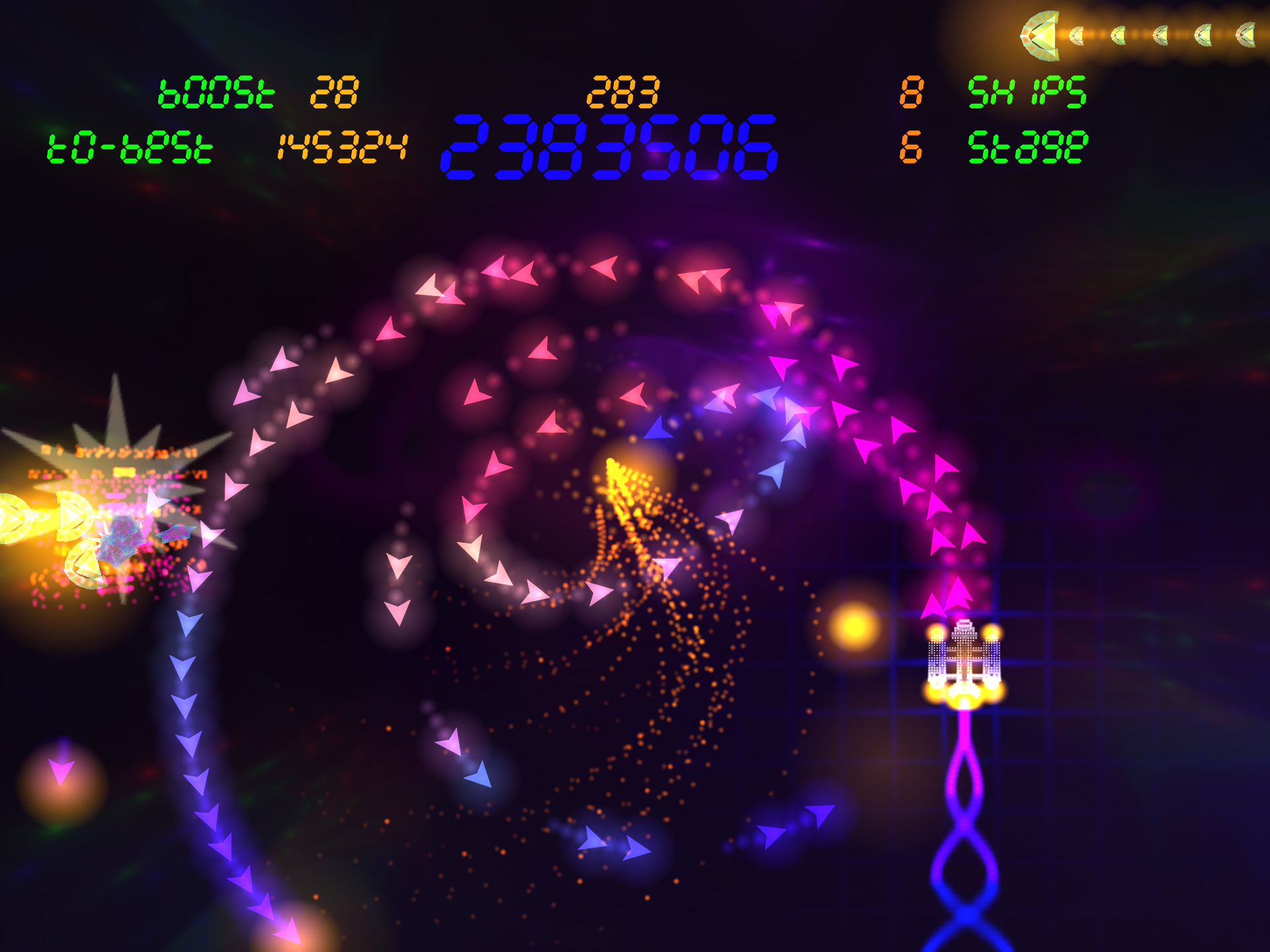Select the 145324 to-best score value
The height and width of the screenshot is (952, 1270).
[343, 147]
